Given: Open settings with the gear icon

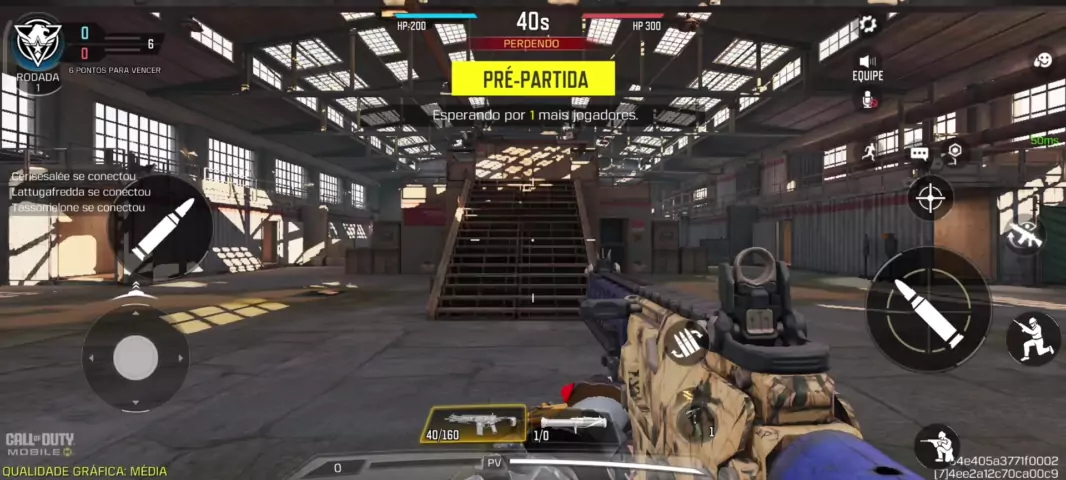Looking at the screenshot, I should (x=868, y=25).
